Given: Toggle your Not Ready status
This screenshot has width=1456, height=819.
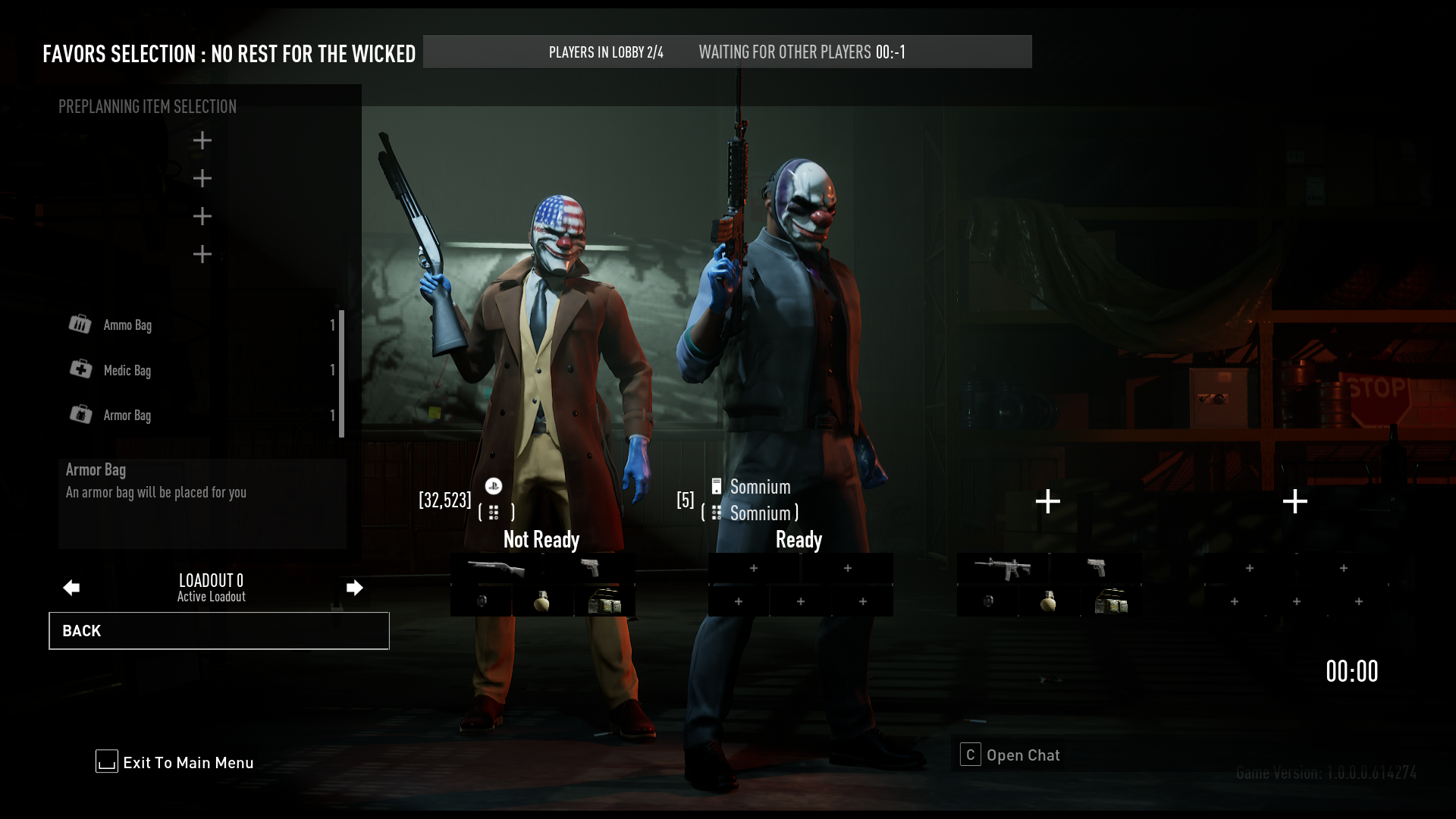Looking at the screenshot, I should point(542,539).
